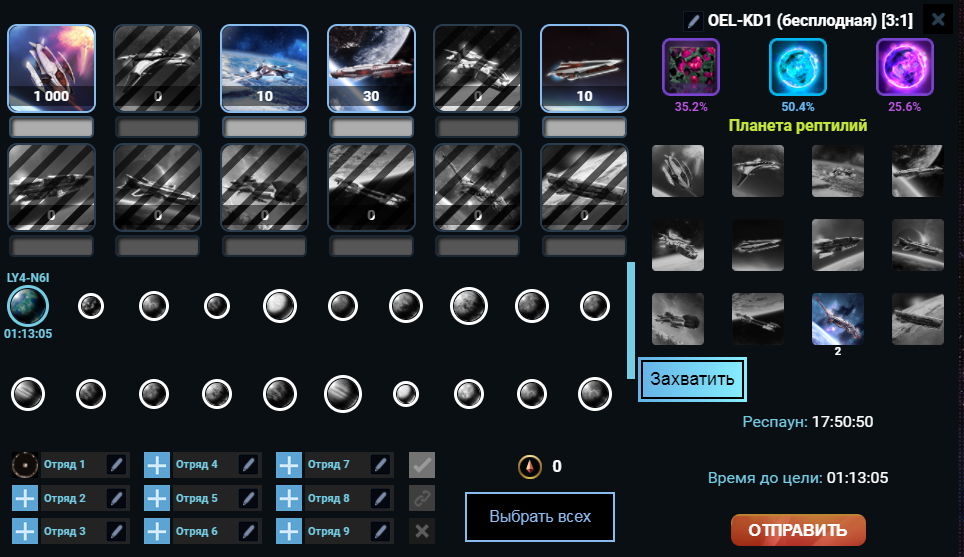964x557 pixels.
Task: Click the grey checkmark confirm button
Action: (x=422, y=465)
